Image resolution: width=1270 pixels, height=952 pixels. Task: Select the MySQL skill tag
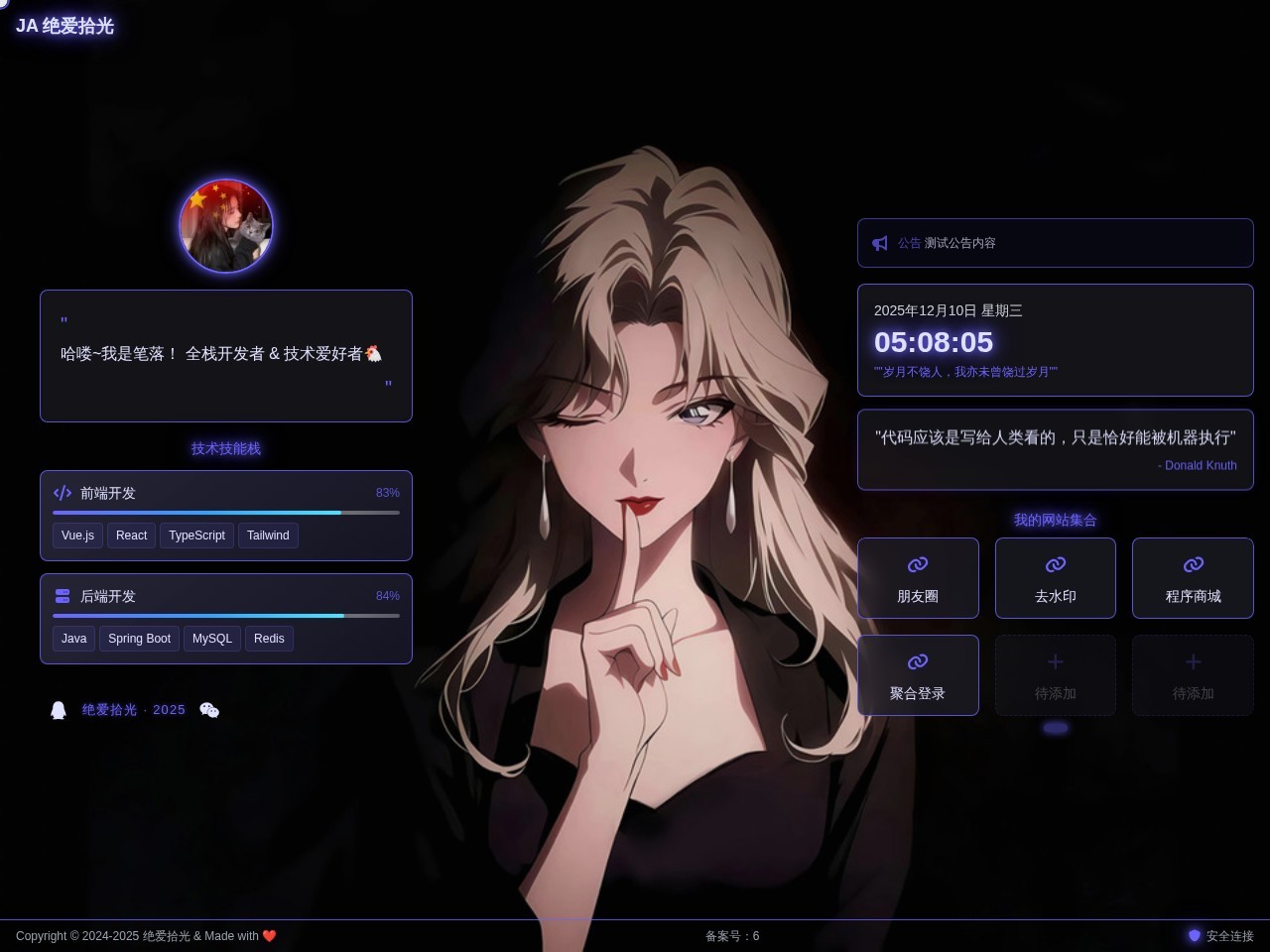[x=212, y=639]
